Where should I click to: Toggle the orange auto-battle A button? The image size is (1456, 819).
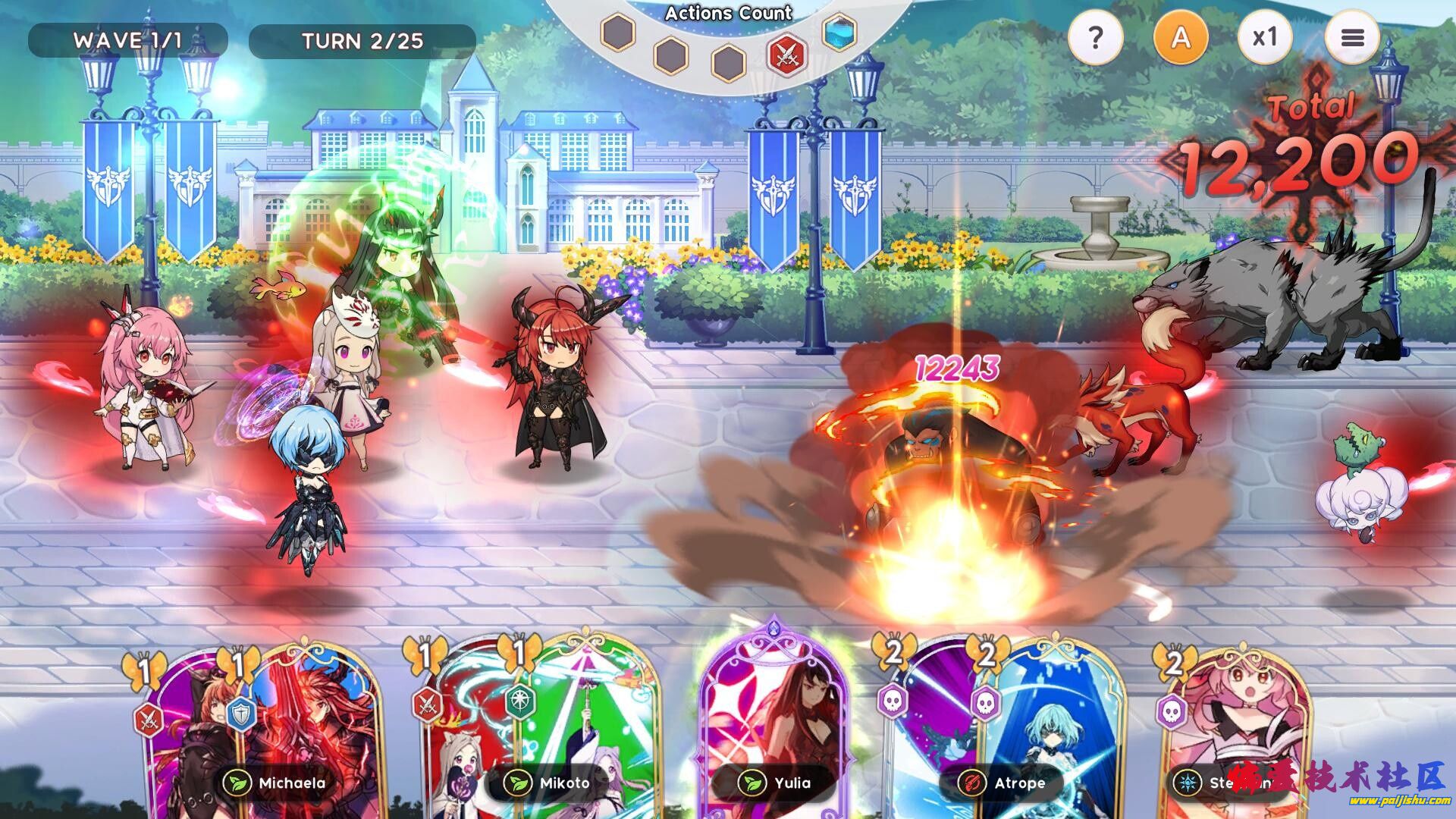(x=1180, y=37)
